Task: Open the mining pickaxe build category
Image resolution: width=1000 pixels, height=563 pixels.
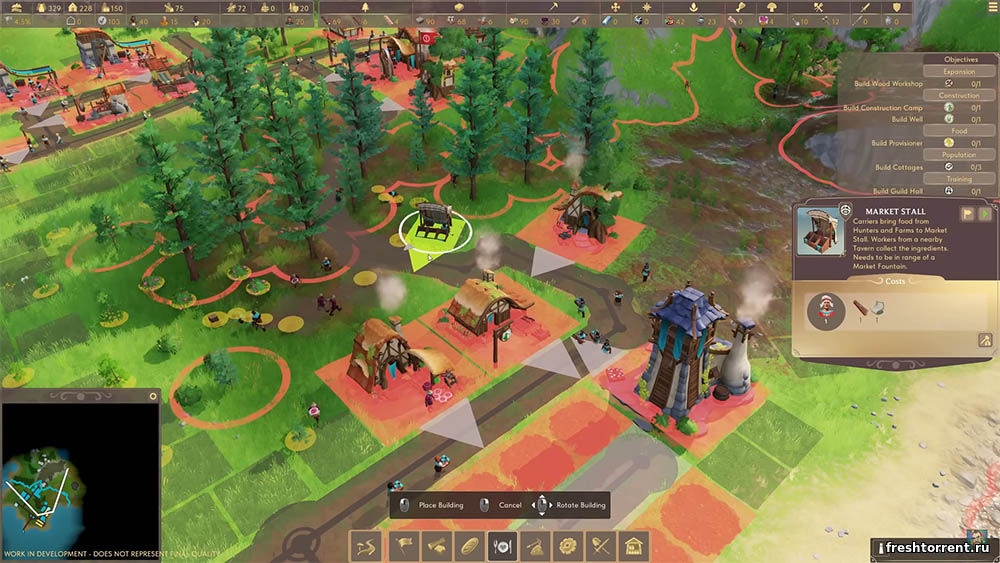Action: pyautogui.click(x=536, y=546)
